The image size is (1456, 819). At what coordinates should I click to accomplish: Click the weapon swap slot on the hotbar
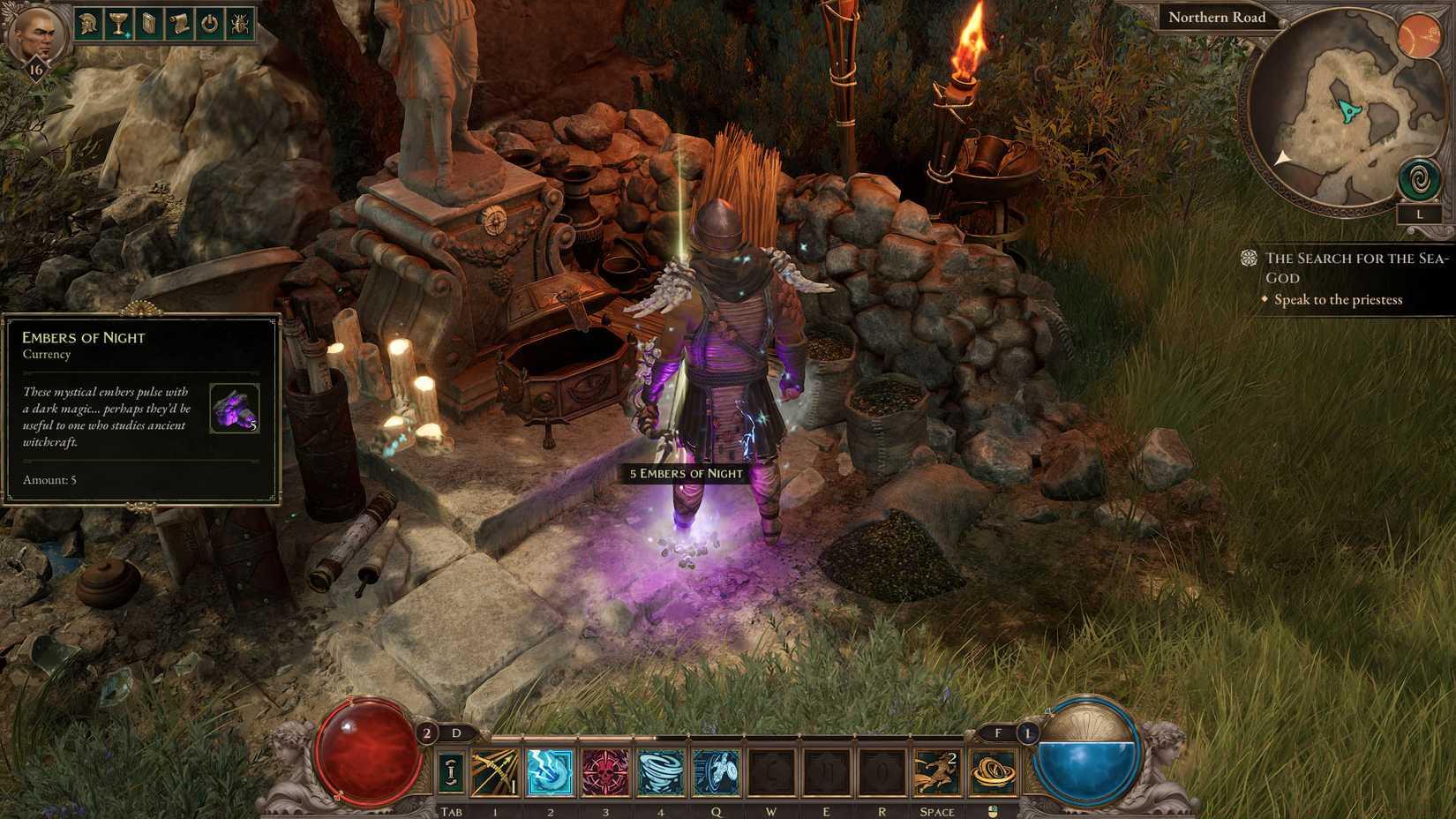point(451,772)
